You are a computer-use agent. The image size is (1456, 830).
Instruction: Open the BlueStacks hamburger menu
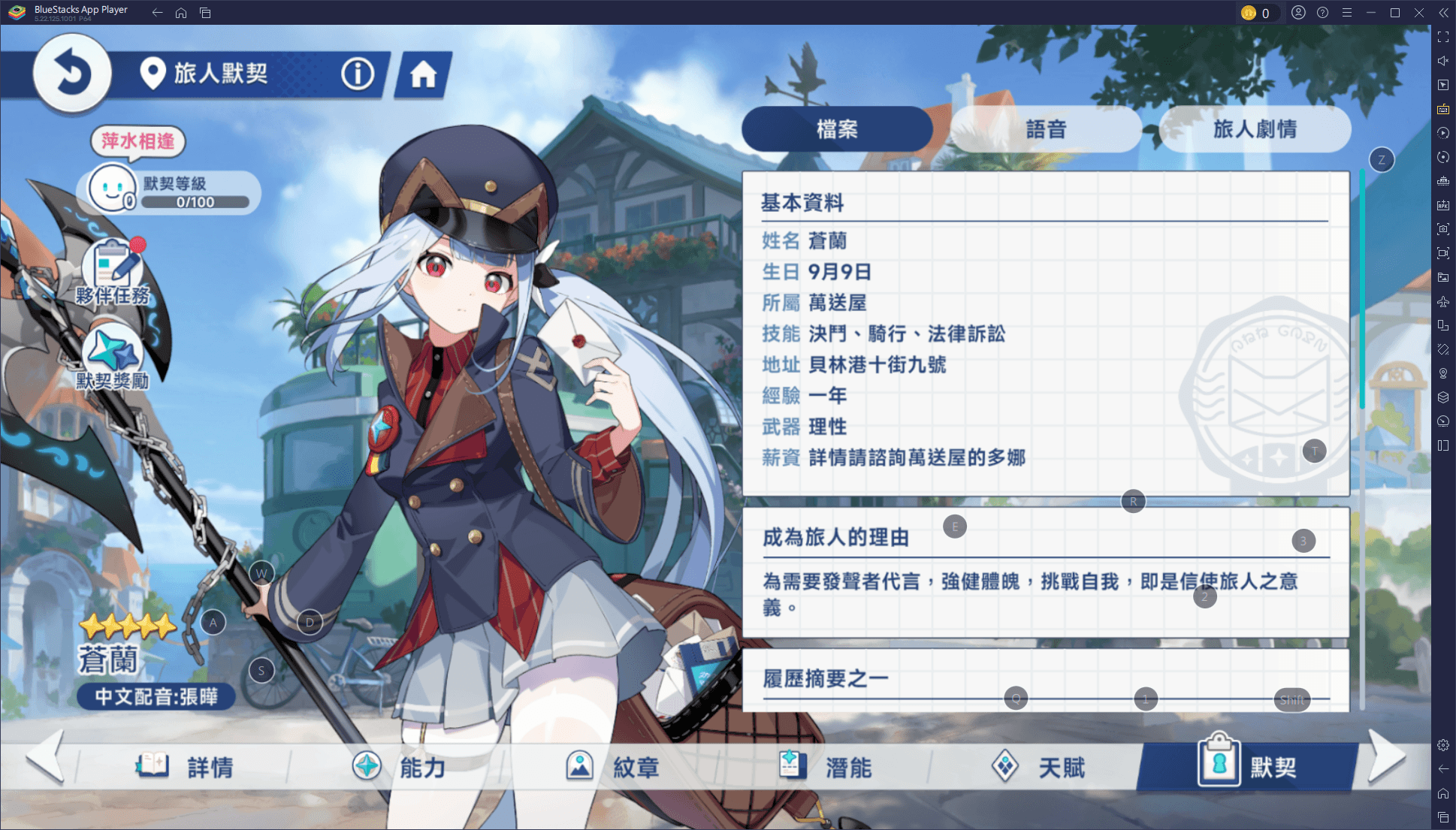click(x=1347, y=12)
